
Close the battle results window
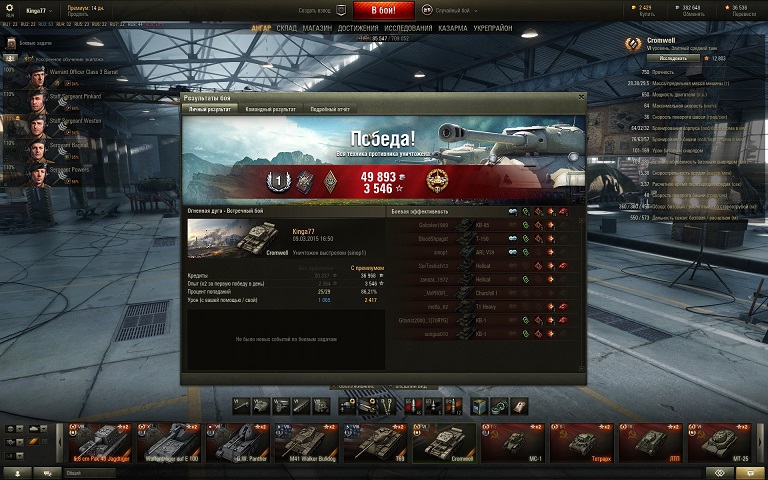click(581, 97)
